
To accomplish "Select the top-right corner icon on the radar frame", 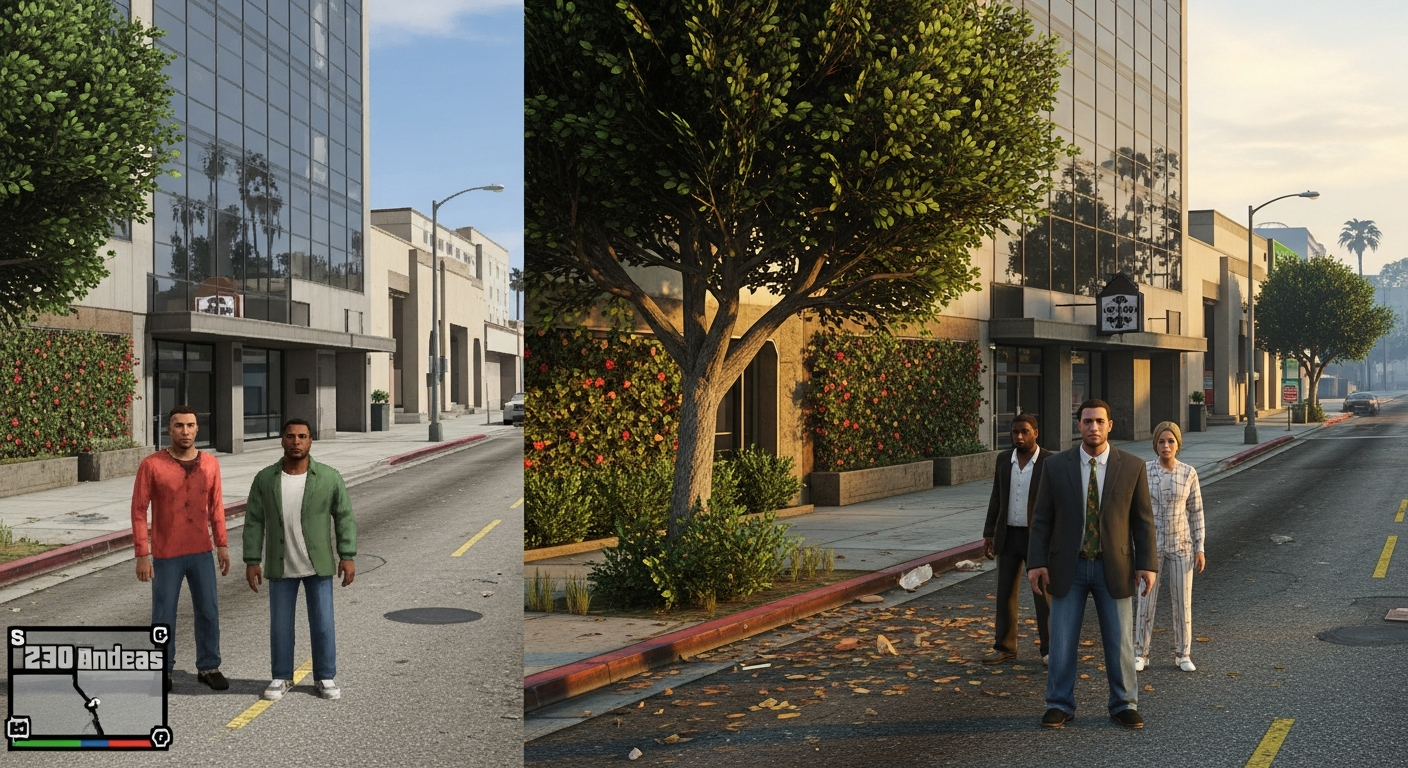I will tap(161, 634).
